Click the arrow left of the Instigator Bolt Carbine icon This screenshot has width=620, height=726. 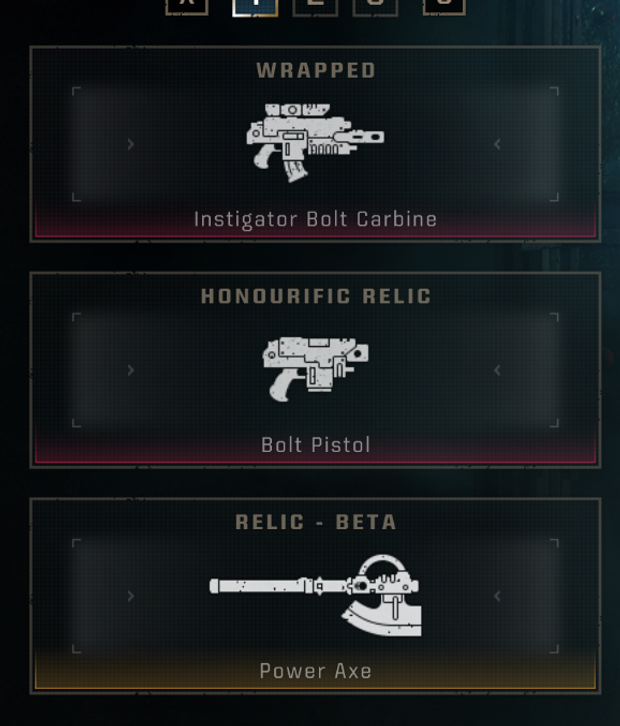[x=131, y=144]
